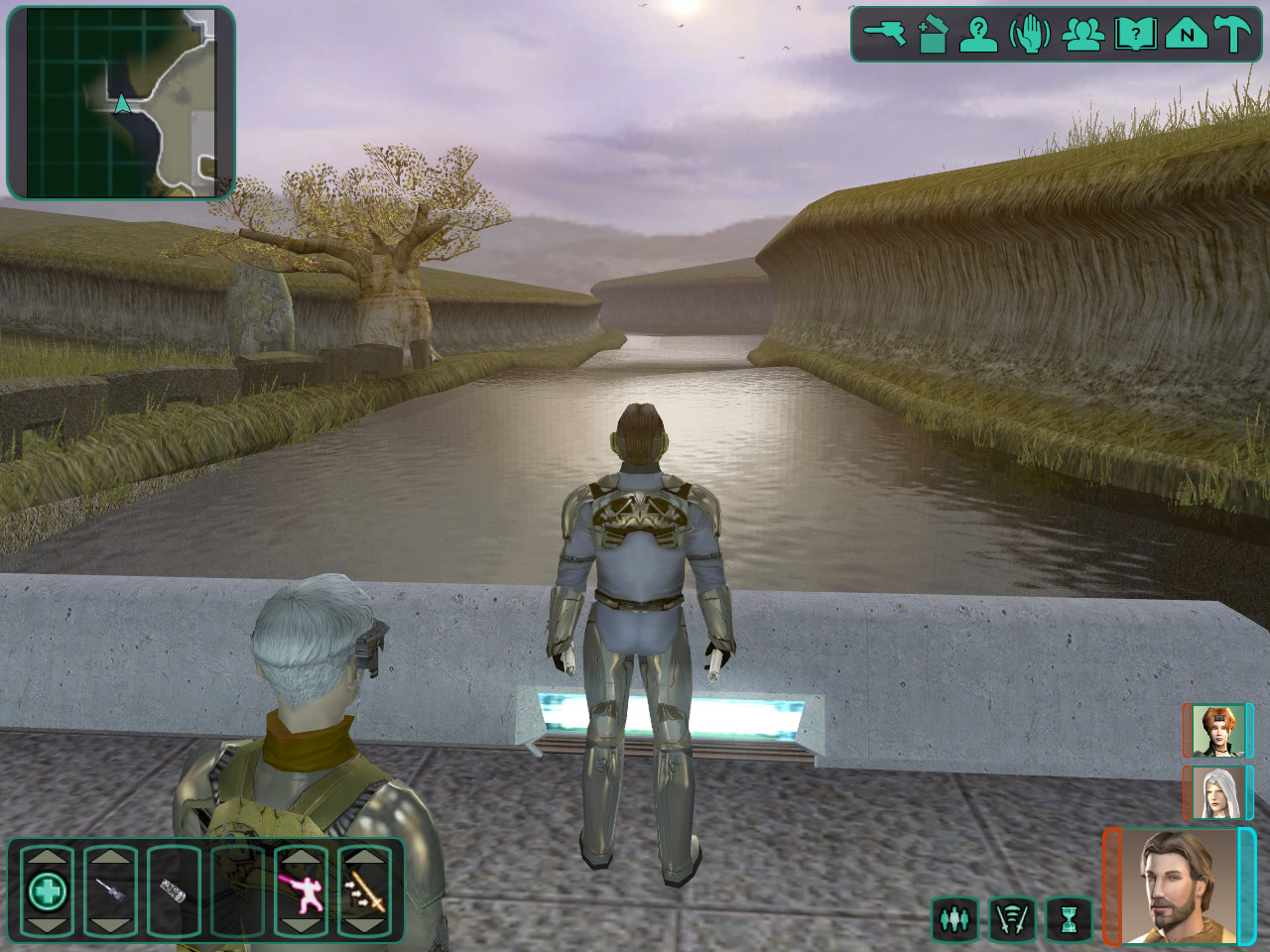Toggle solo mode with the three-figures button
Image resolution: width=1270 pixels, height=952 pixels.
point(954,920)
